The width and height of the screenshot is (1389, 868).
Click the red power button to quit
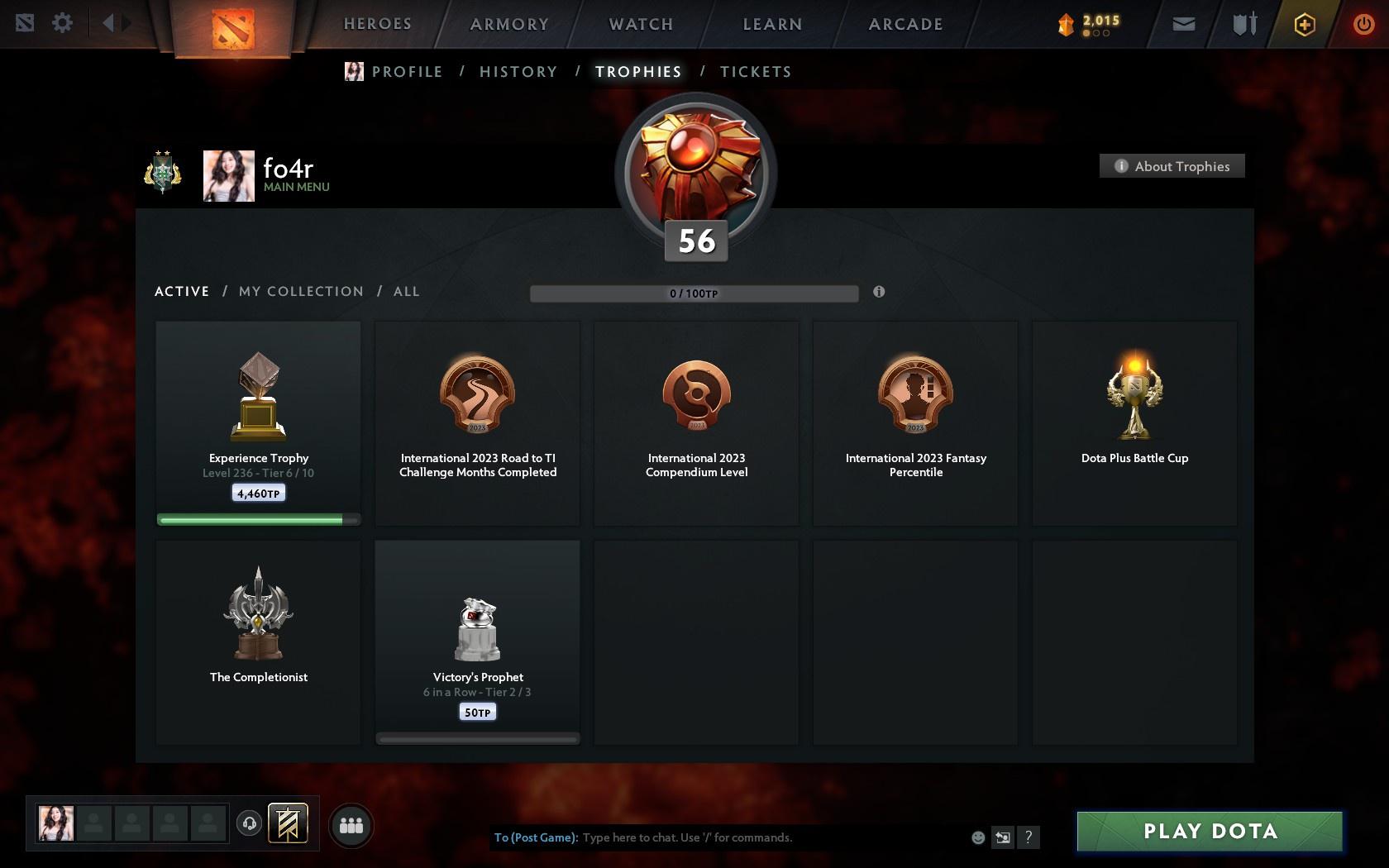[1364, 23]
